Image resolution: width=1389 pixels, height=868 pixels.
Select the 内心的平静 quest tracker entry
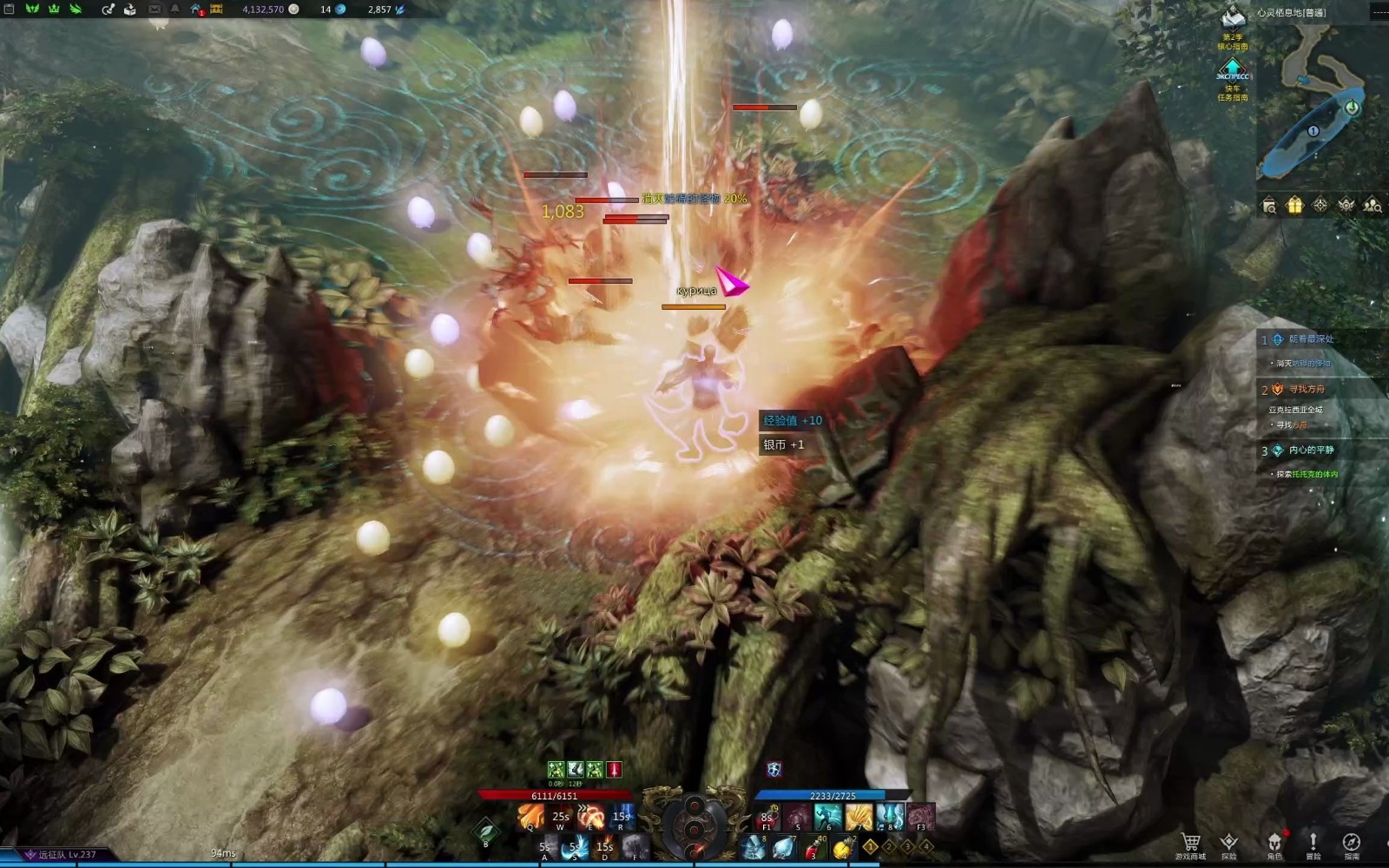pos(1310,450)
